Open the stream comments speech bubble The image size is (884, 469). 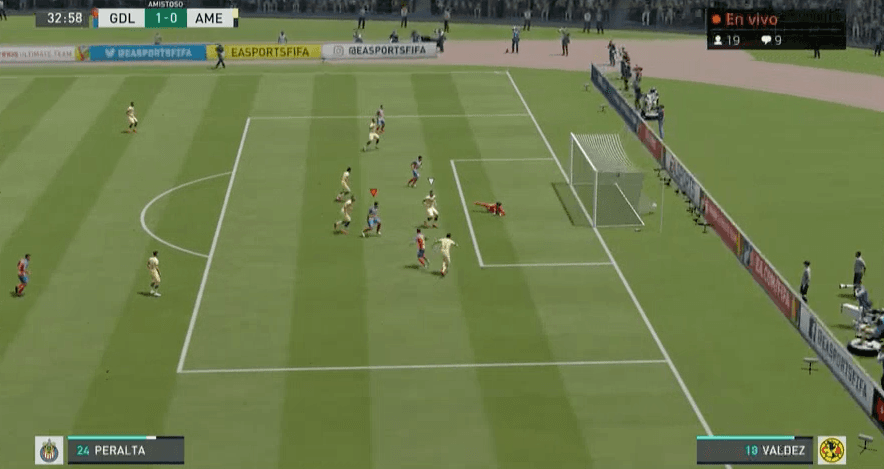tap(766, 41)
